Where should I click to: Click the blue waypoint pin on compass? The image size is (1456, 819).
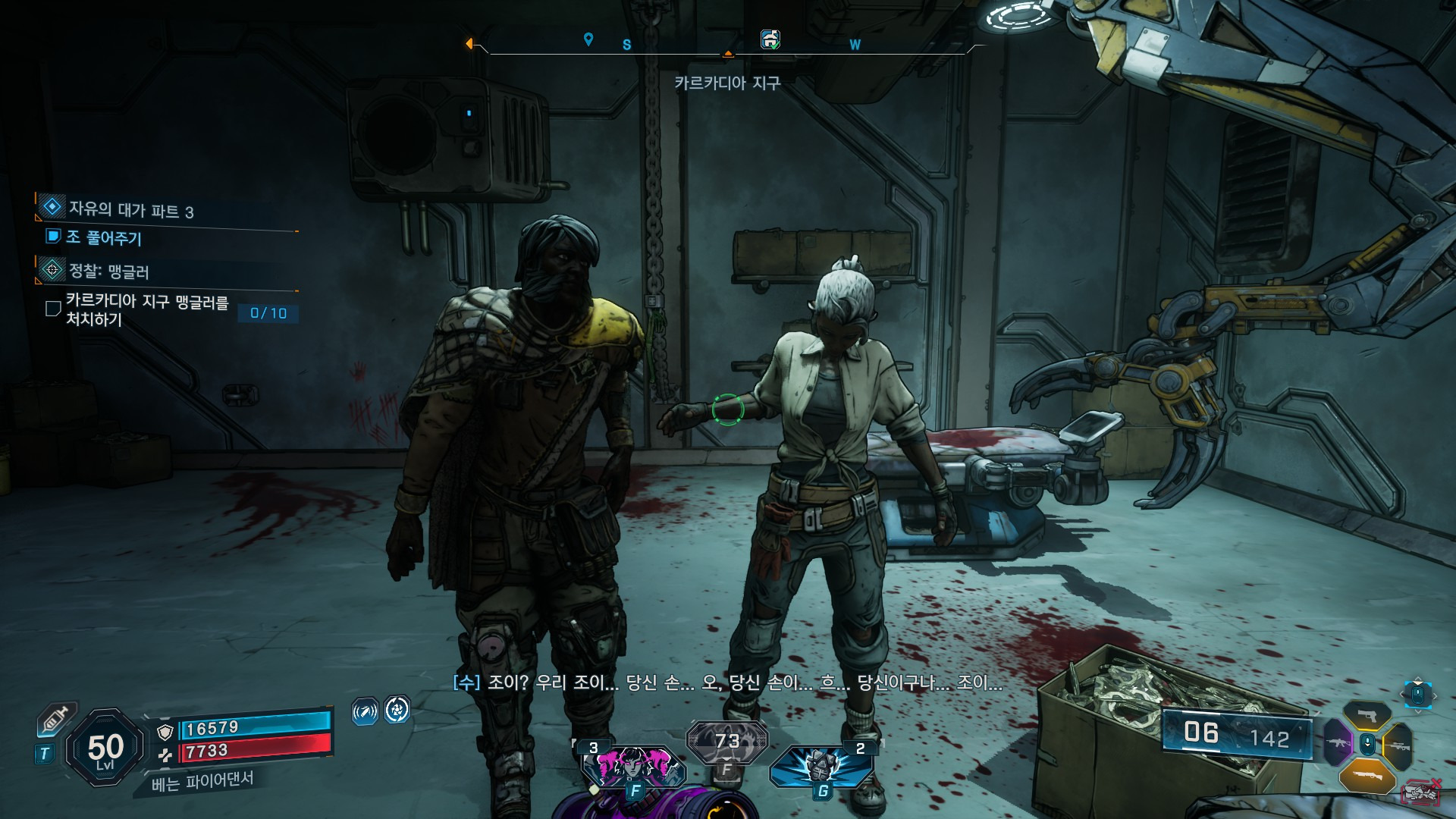click(588, 39)
